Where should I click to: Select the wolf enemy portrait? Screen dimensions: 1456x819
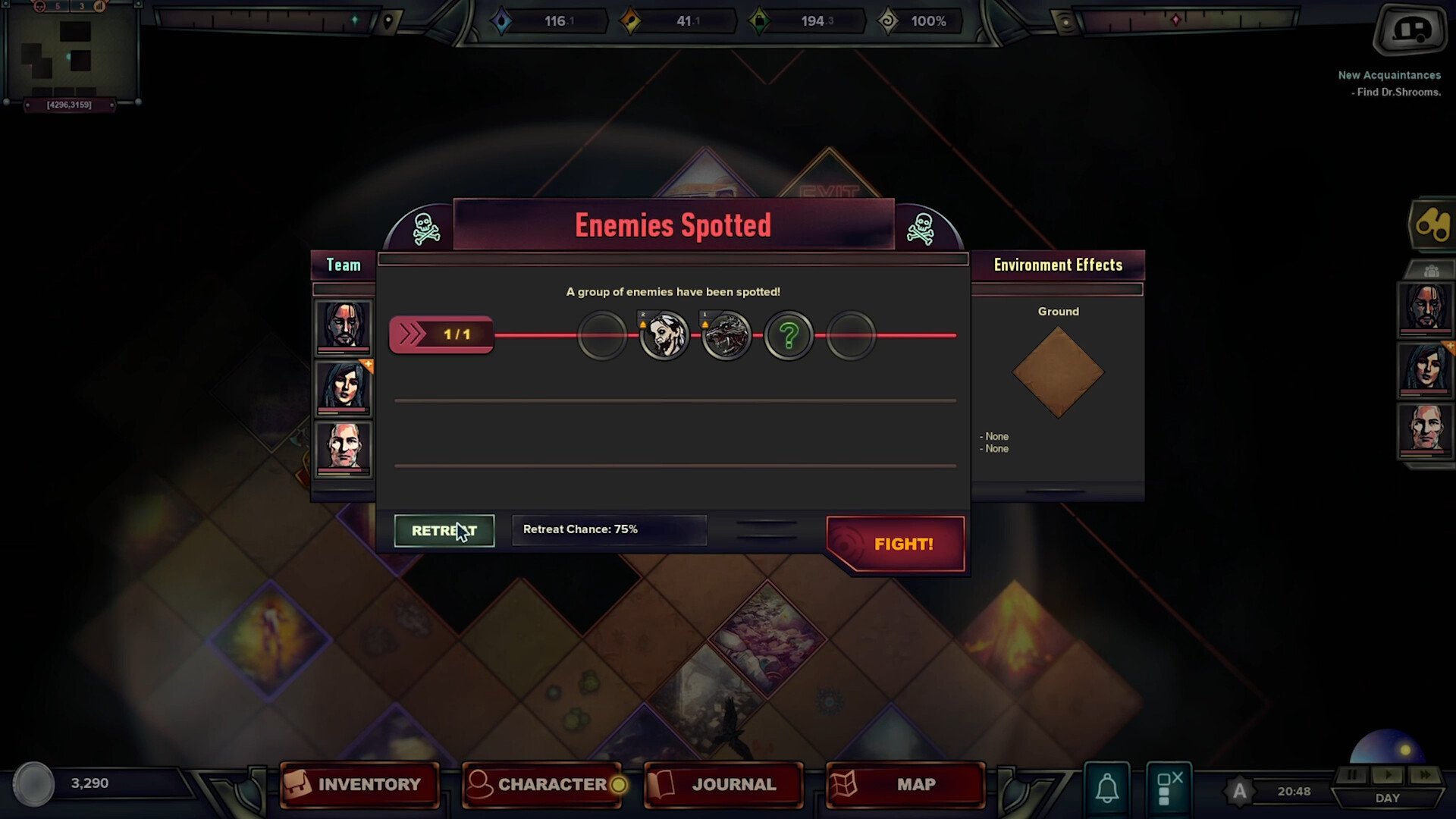[x=726, y=335]
